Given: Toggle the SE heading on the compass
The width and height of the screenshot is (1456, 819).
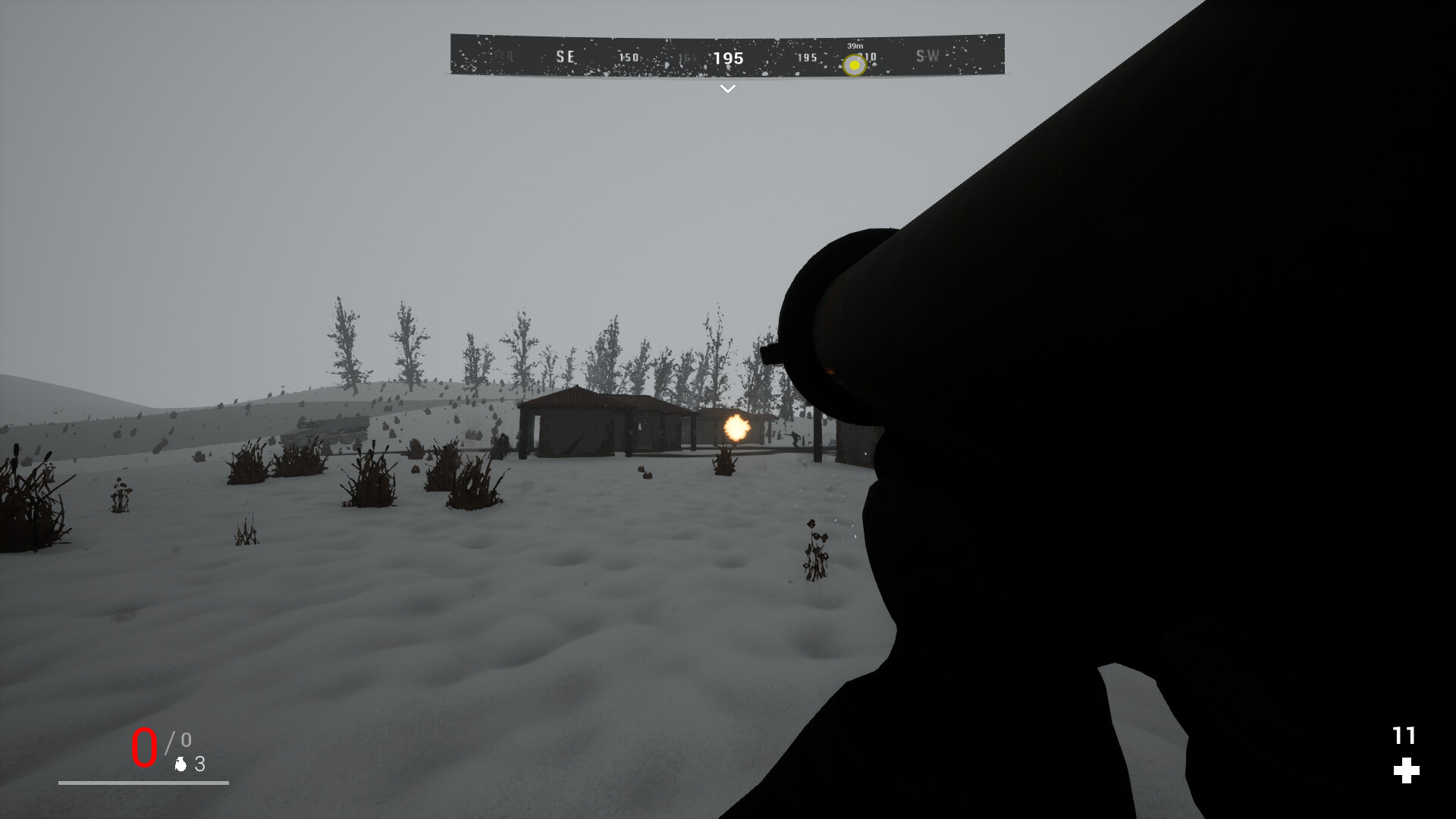Looking at the screenshot, I should click(564, 57).
